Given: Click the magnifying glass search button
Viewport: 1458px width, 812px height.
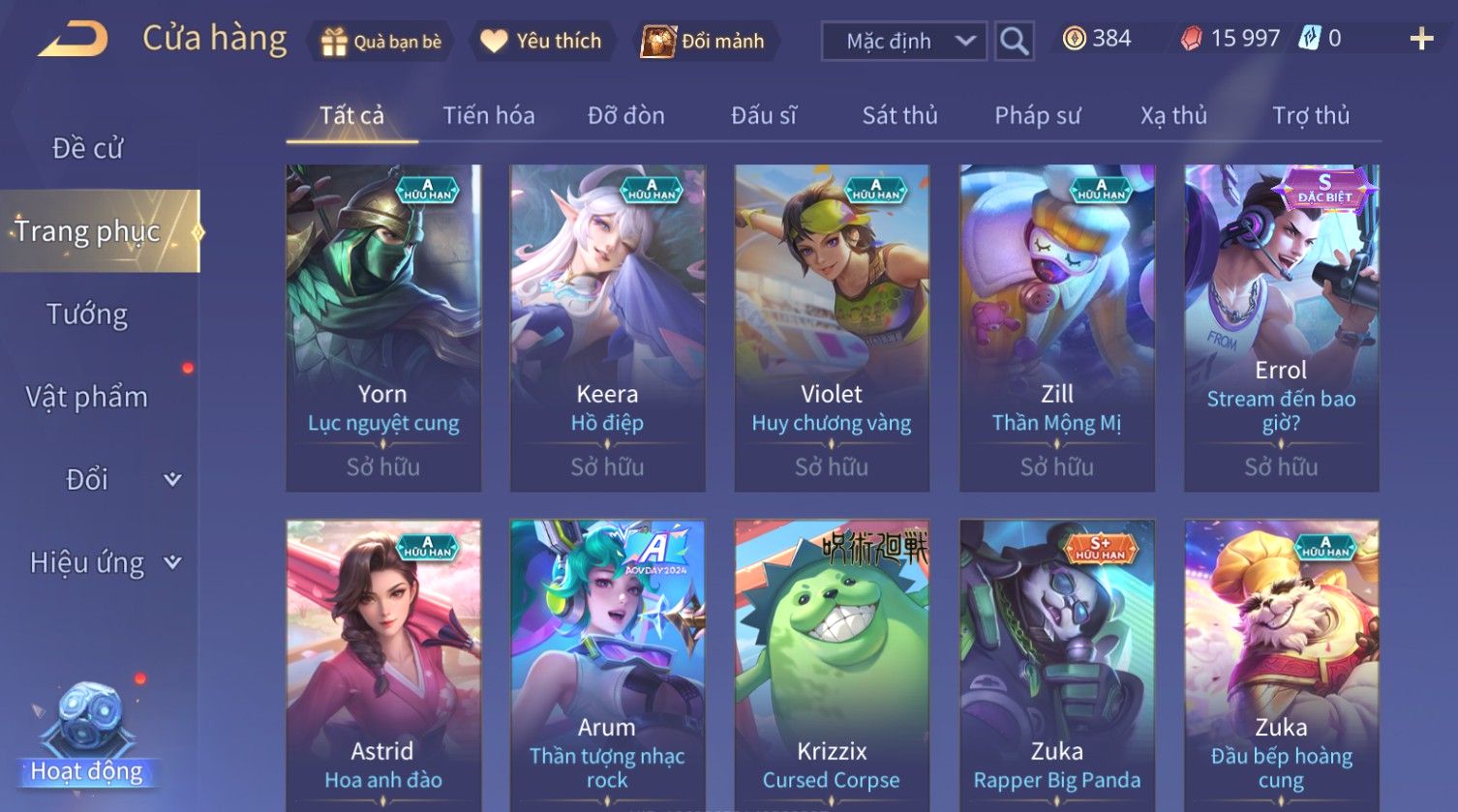Looking at the screenshot, I should tap(1014, 42).
